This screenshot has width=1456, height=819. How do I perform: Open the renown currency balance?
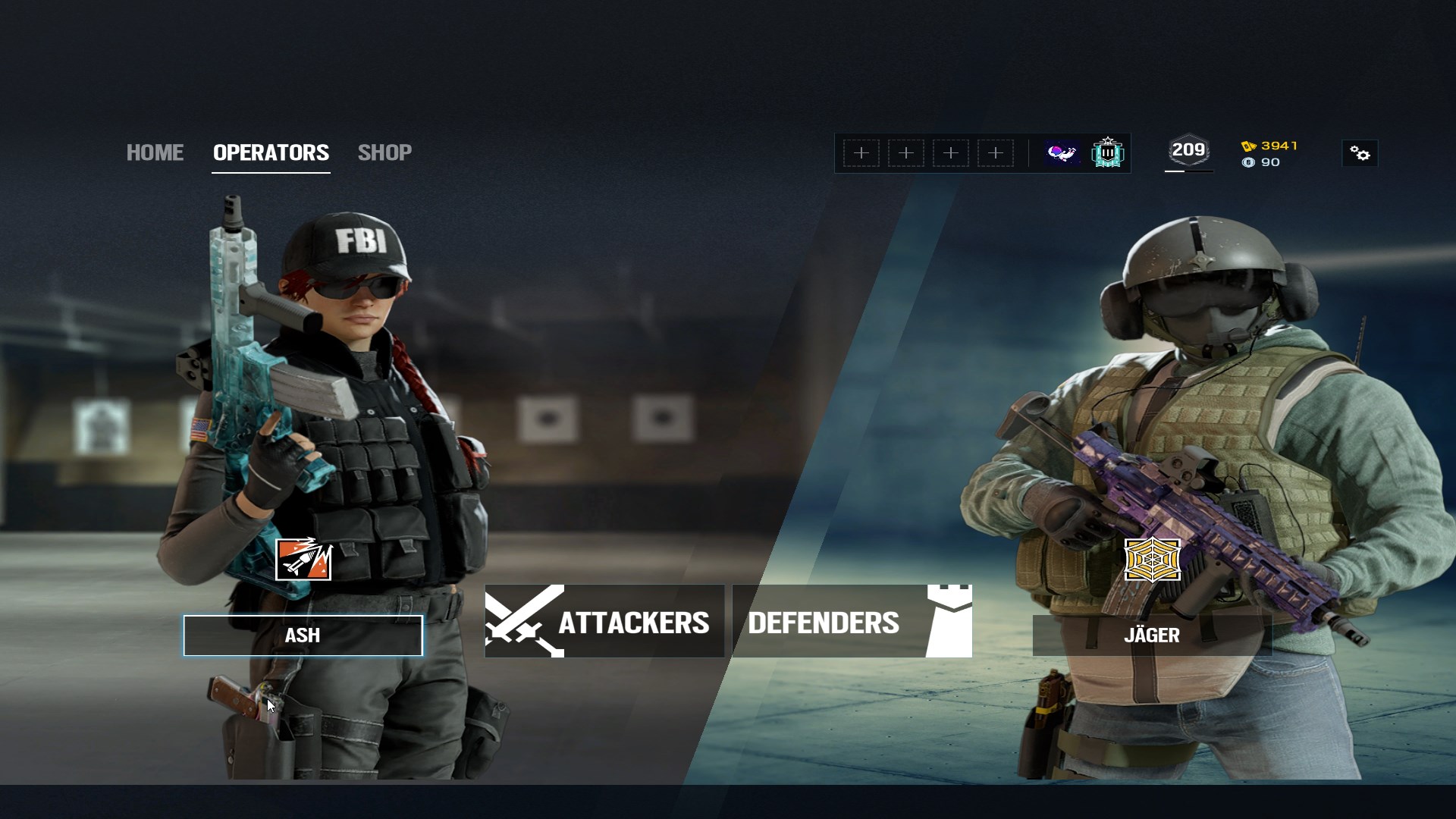point(1270,146)
